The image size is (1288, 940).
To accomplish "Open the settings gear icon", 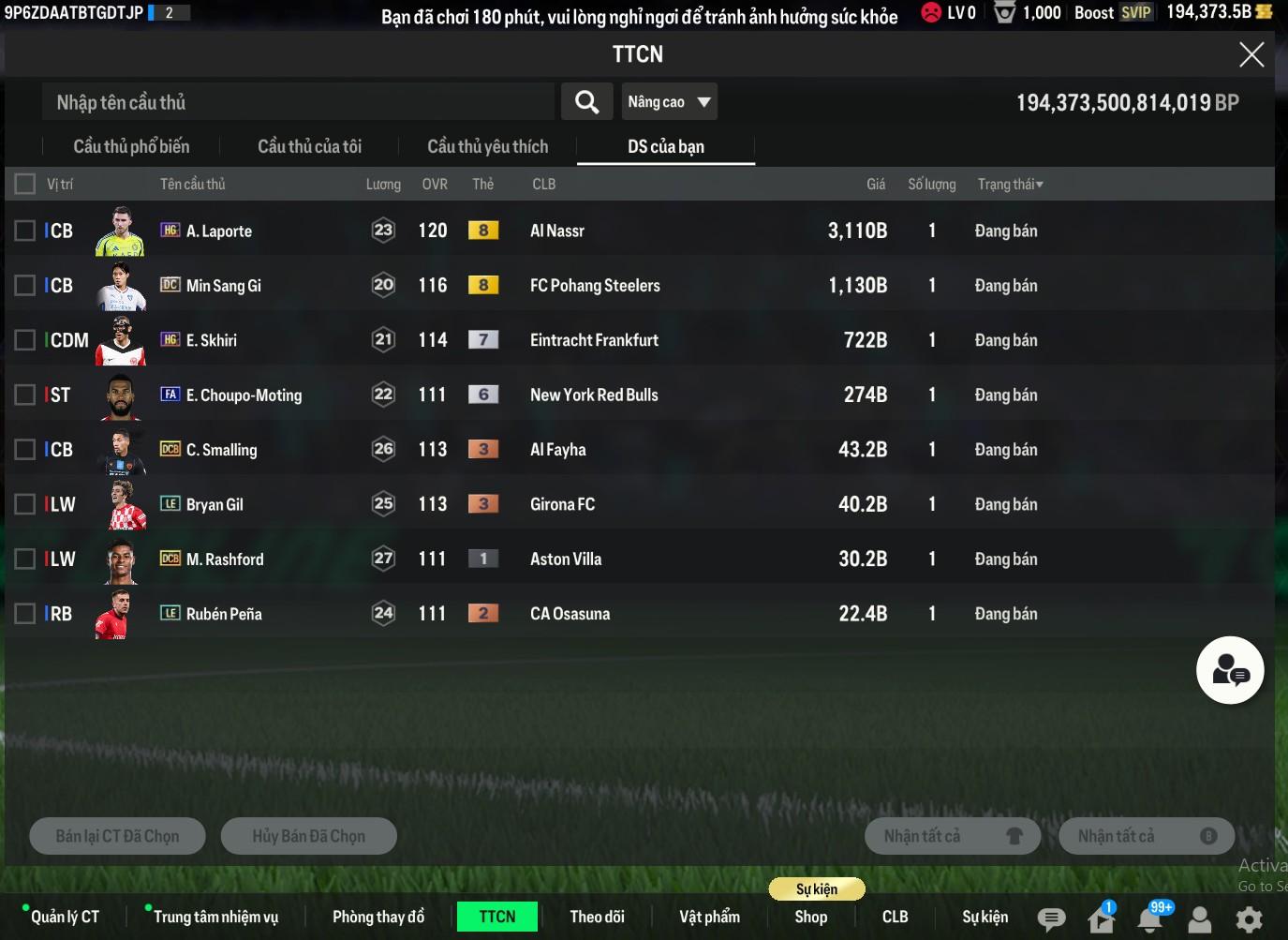I will tap(1249, 919).
